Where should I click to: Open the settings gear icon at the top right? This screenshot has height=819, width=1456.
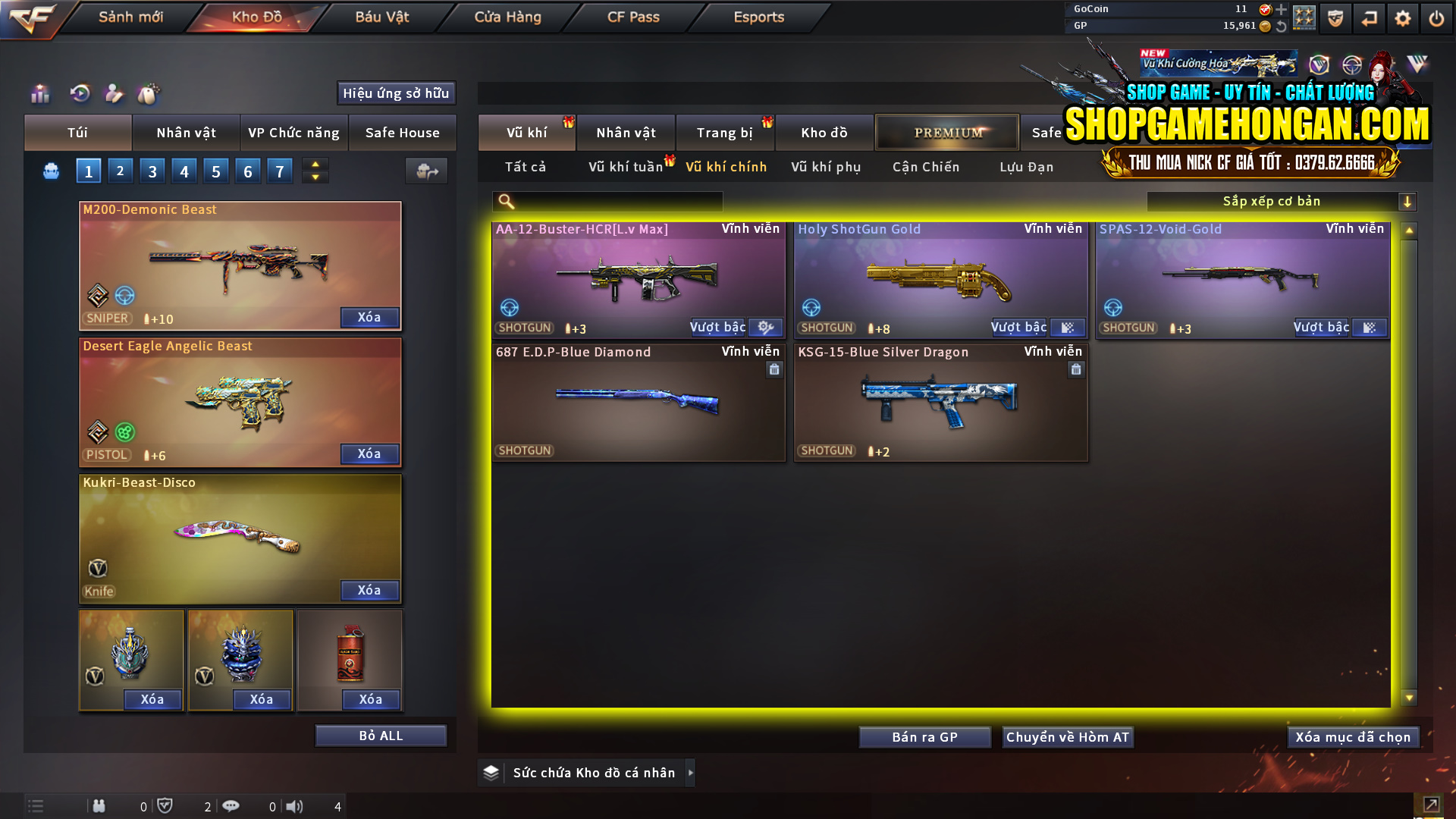click(x=1403, y=17)
